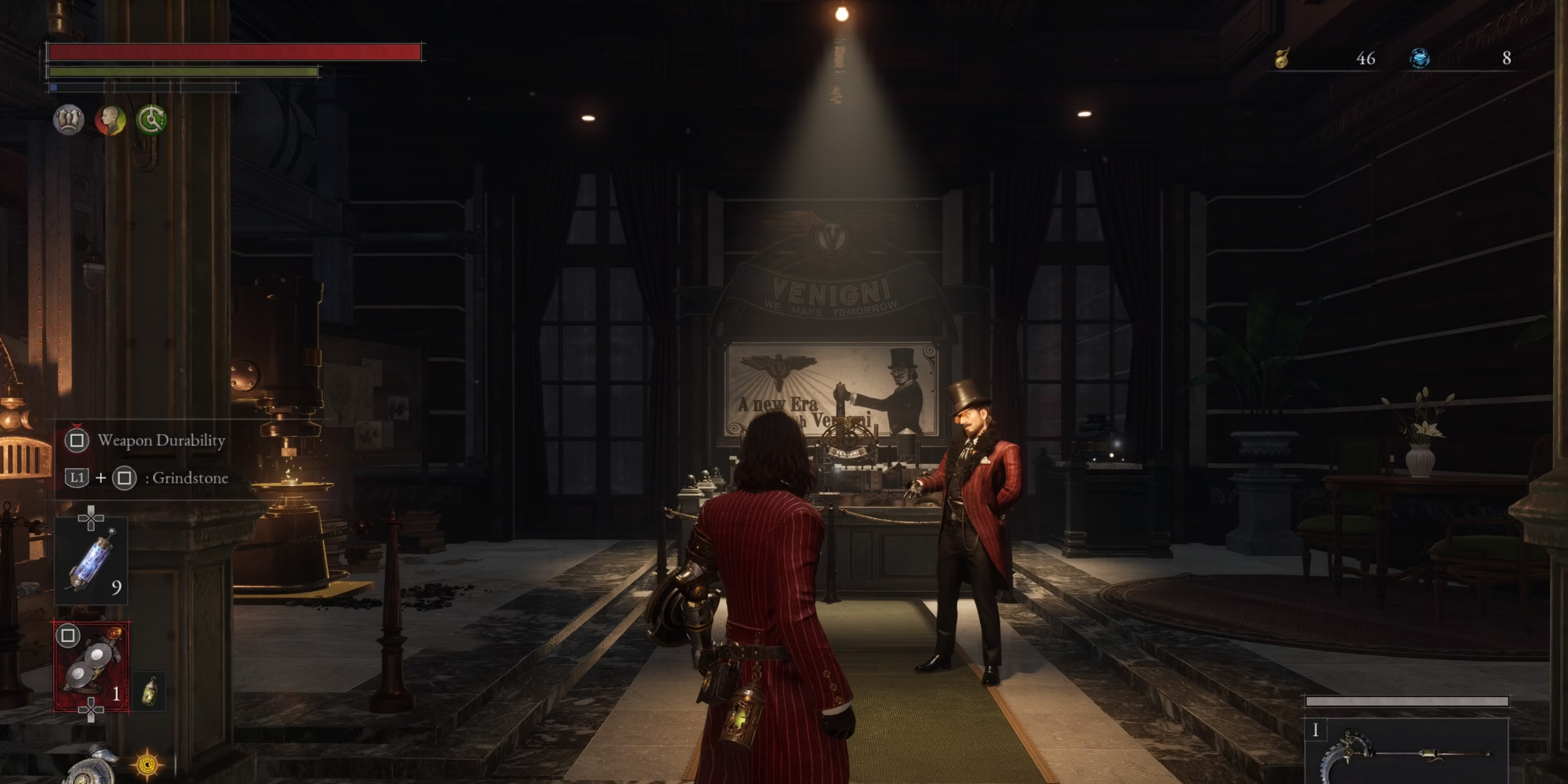The width and height of the screenshot is (1568, 784).
Task: Use the Grindstone slot with red border
Action: 93,666
